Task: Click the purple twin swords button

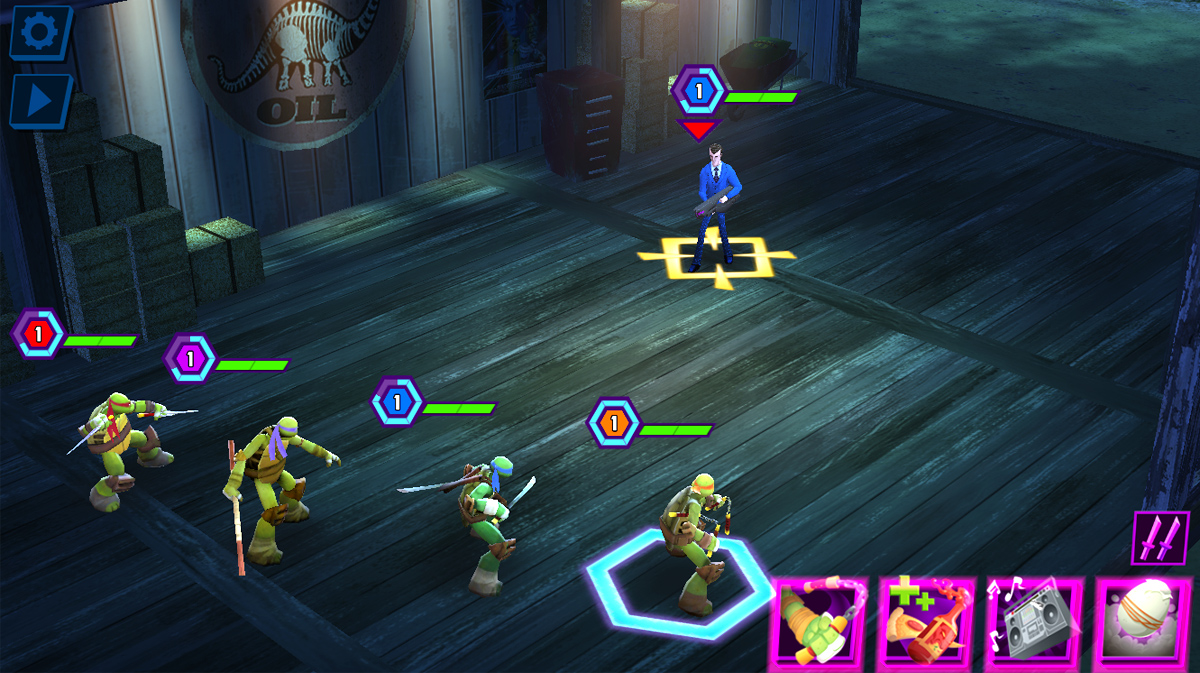Action: coord(1160,538)
